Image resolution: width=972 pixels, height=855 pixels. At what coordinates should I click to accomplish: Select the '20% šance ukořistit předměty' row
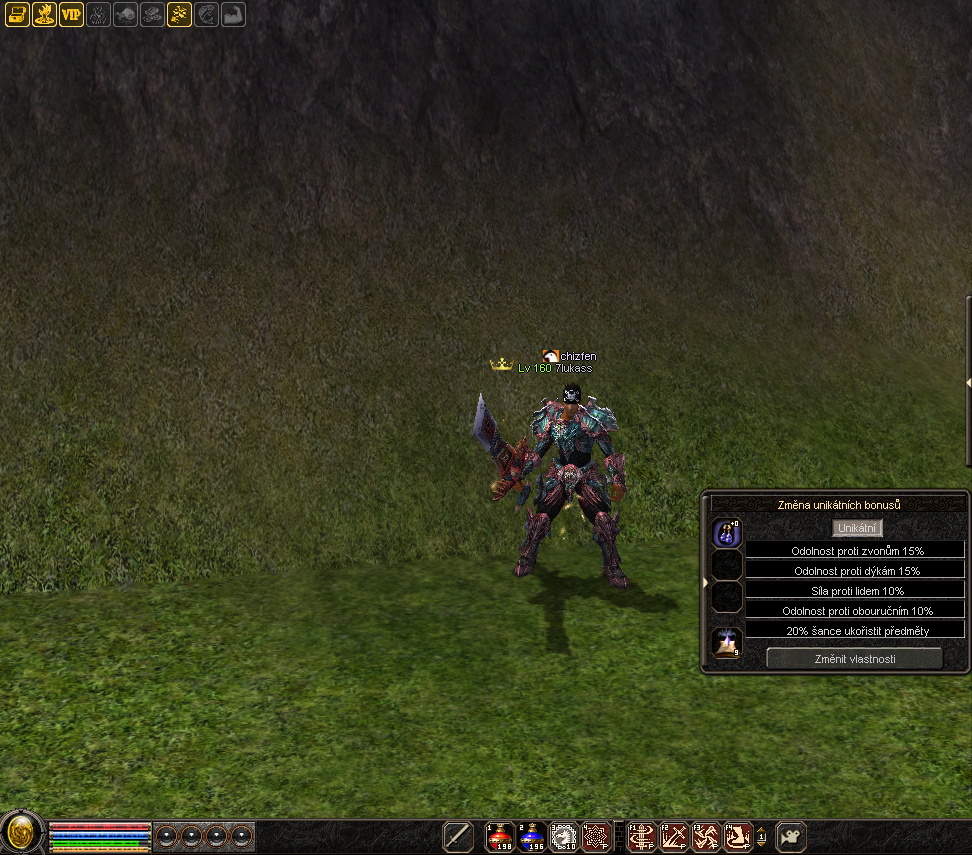(856, 630)
